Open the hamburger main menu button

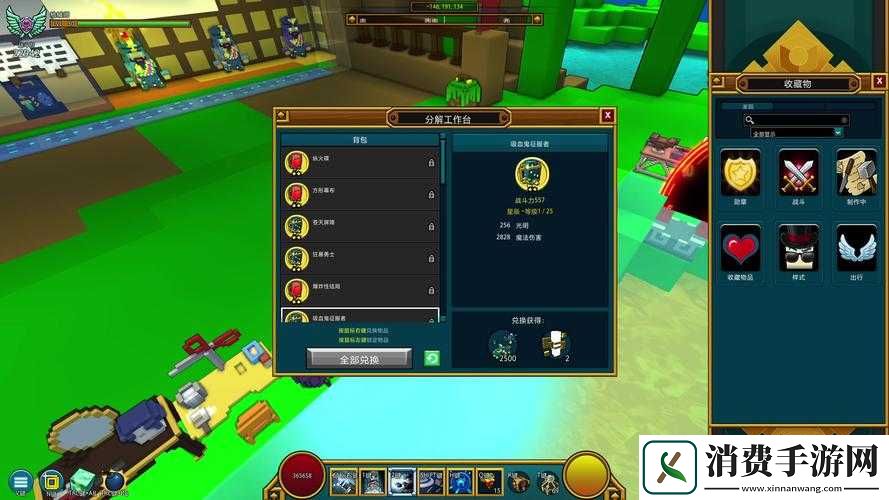point(20,481)
